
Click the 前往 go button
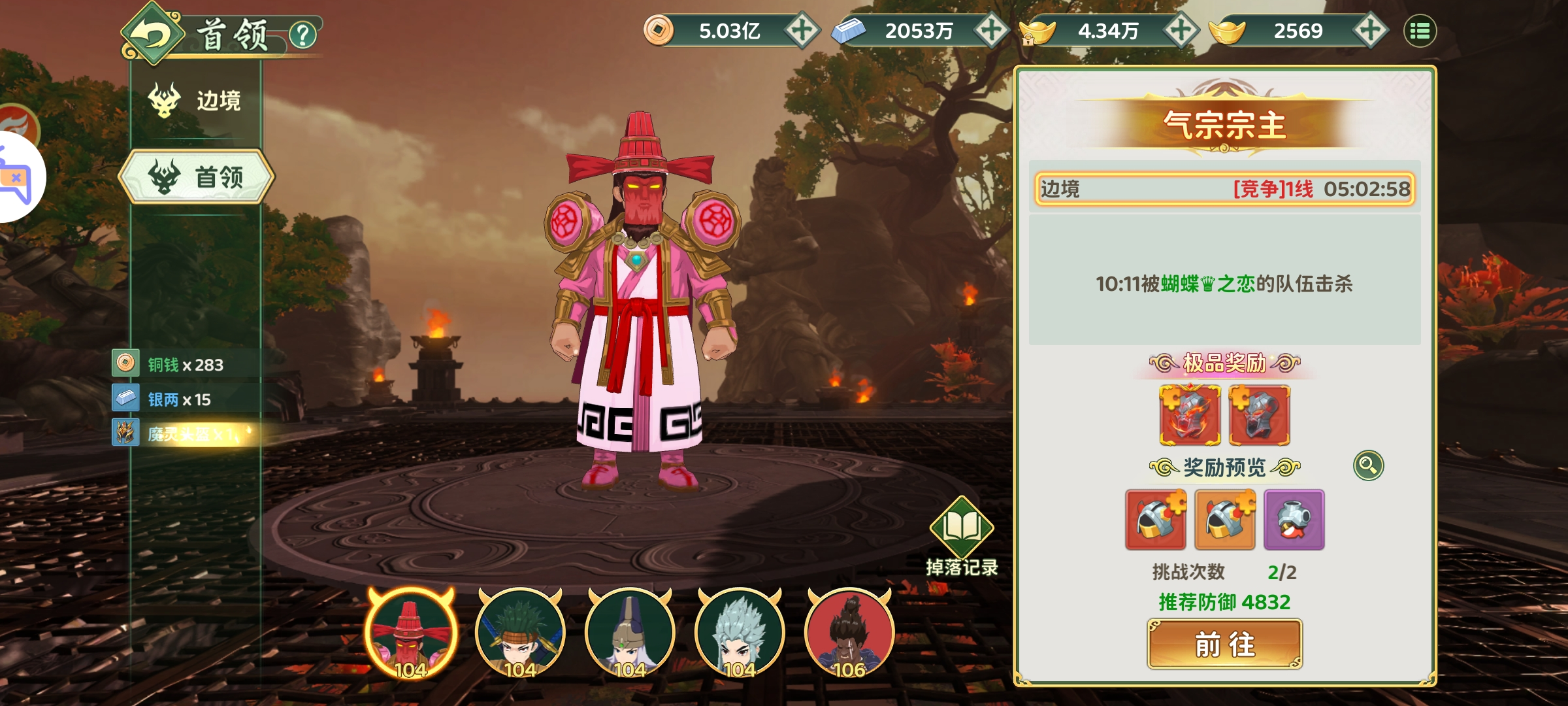(x=1224, y=645)
